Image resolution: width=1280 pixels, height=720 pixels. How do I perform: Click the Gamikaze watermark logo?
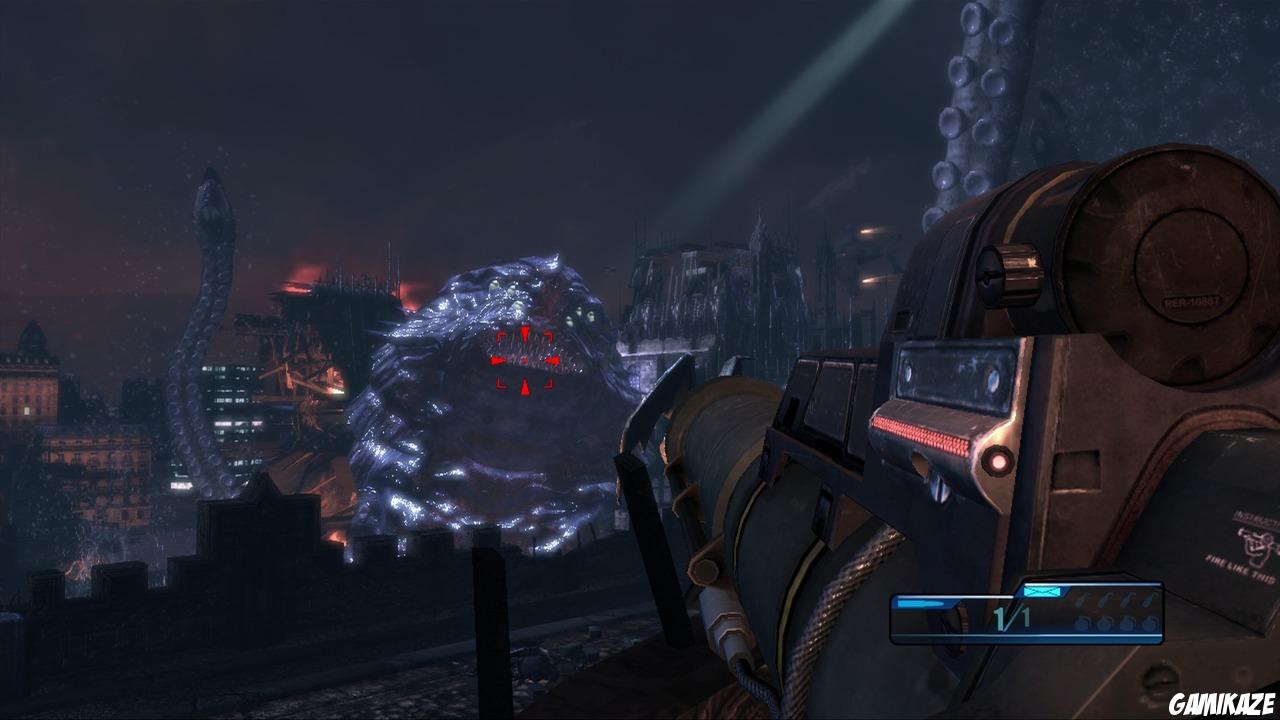[x=1222, y=706]
